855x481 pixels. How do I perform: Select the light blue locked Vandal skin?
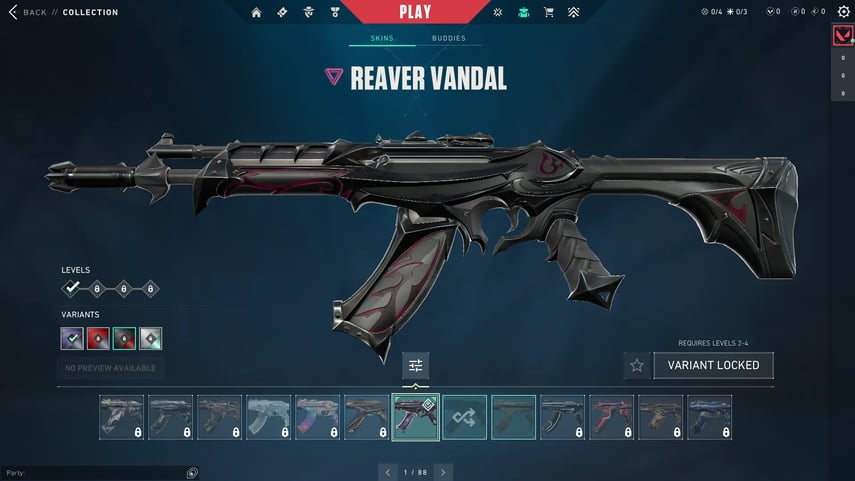click(269, 417)
